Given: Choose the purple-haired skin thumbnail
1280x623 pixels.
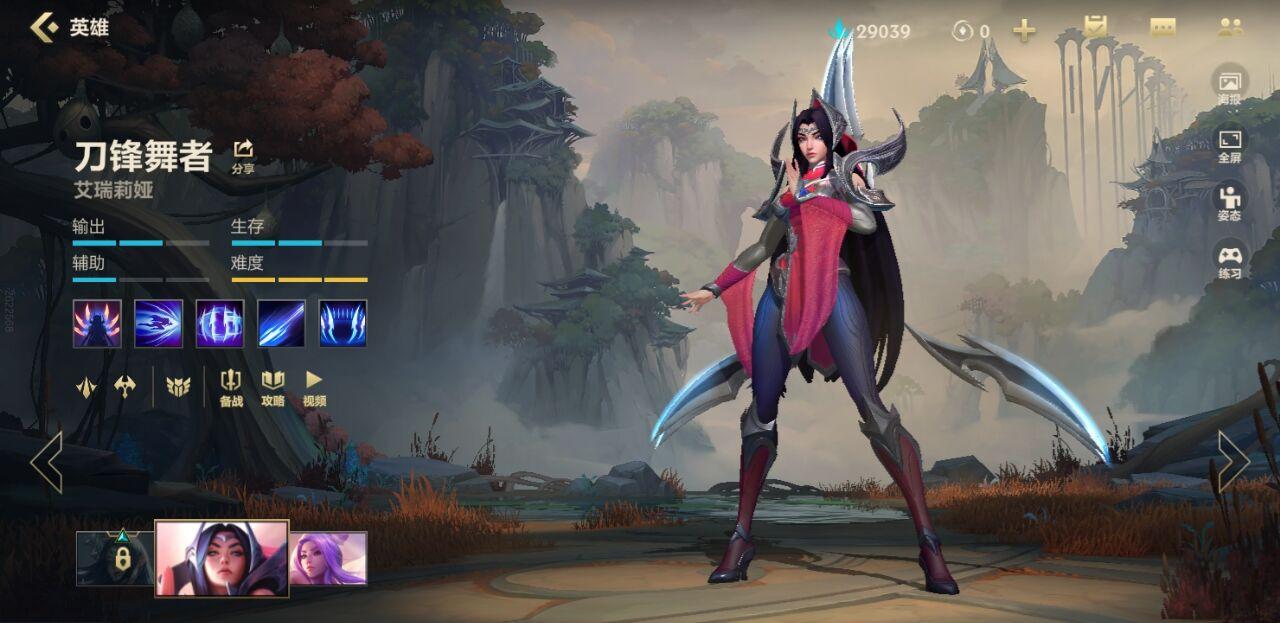Looking at the screenshot, I should [328, 558].
